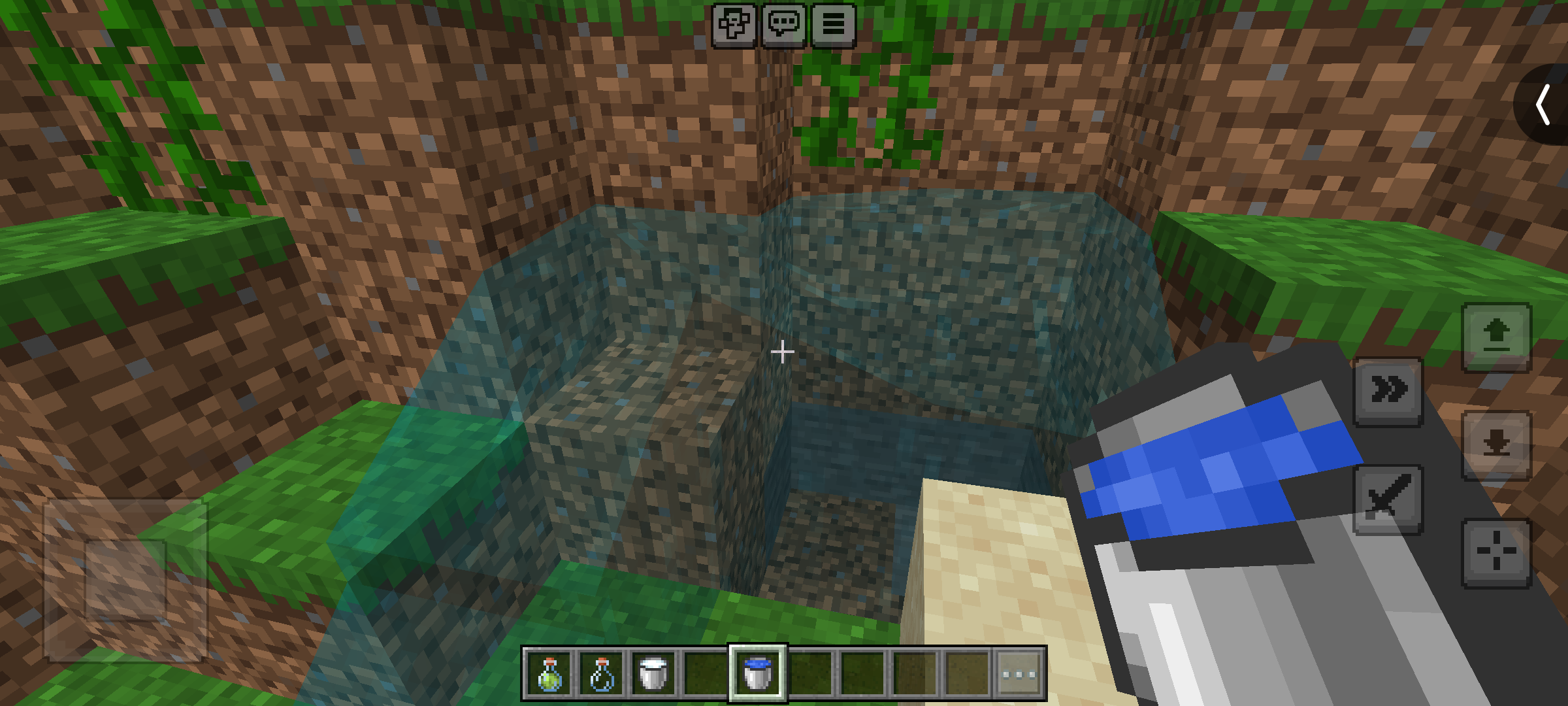Viewport: 1568px width, 706px height.
Task: Expand the side panel chevron arrow
Action: [1543, 105]
